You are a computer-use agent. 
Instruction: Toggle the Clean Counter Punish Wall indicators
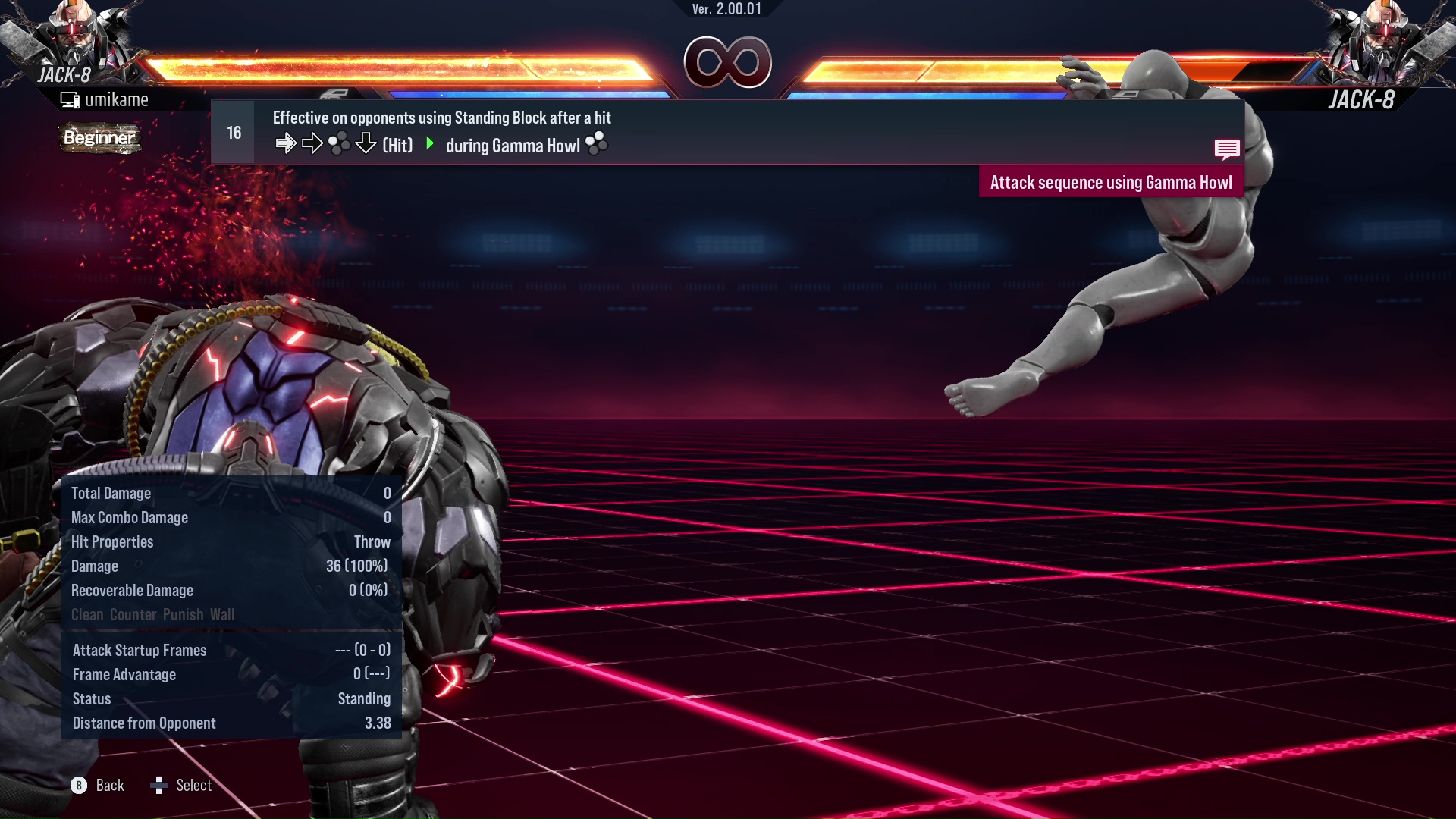coord(152,614)
